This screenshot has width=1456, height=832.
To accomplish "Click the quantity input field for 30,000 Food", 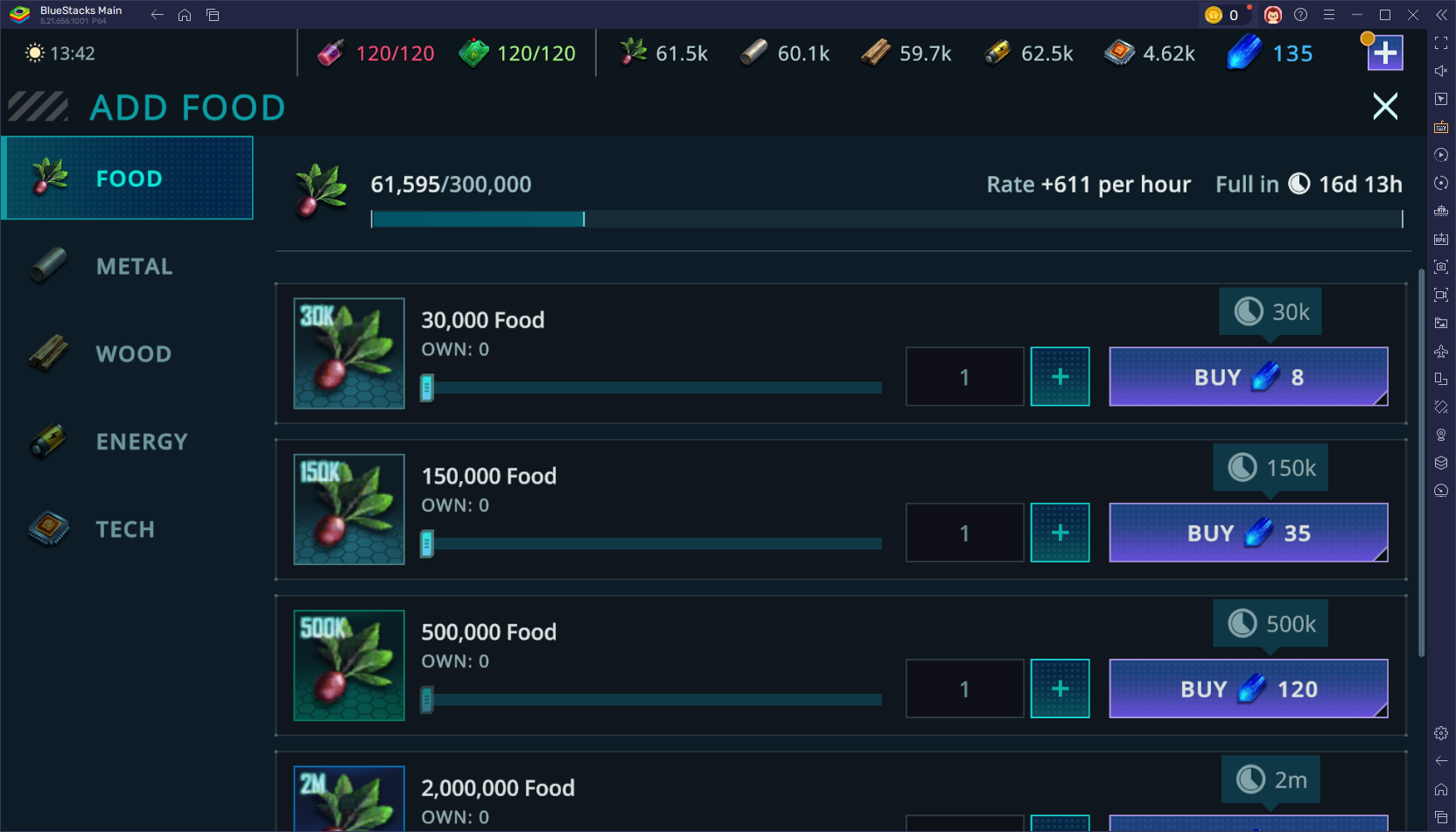I will [964, 376].
